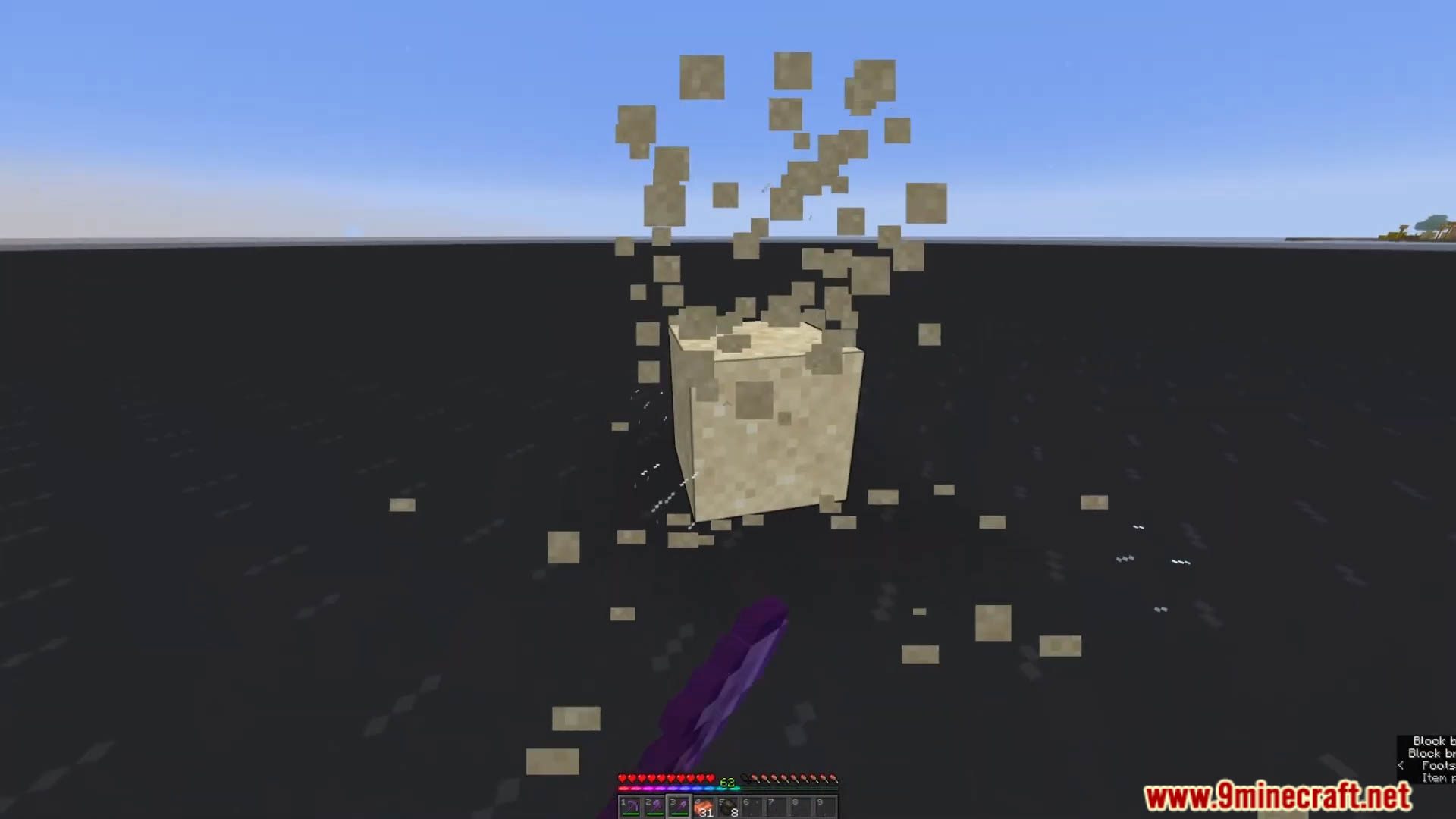Collapse the subtitles box using the left chevron
1456x819 pixels.
click(1401, 766)
